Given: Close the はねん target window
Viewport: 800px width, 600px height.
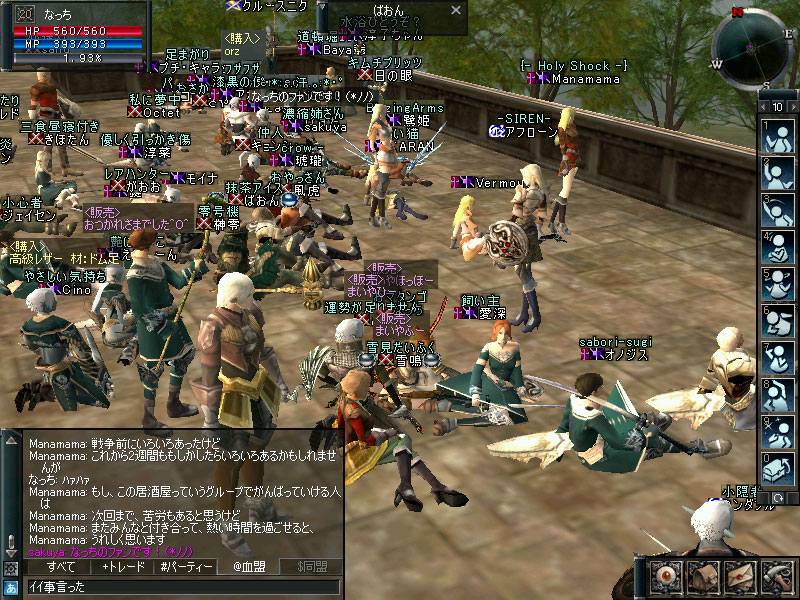Looking at the screenshot, I should tap(455, 10).
